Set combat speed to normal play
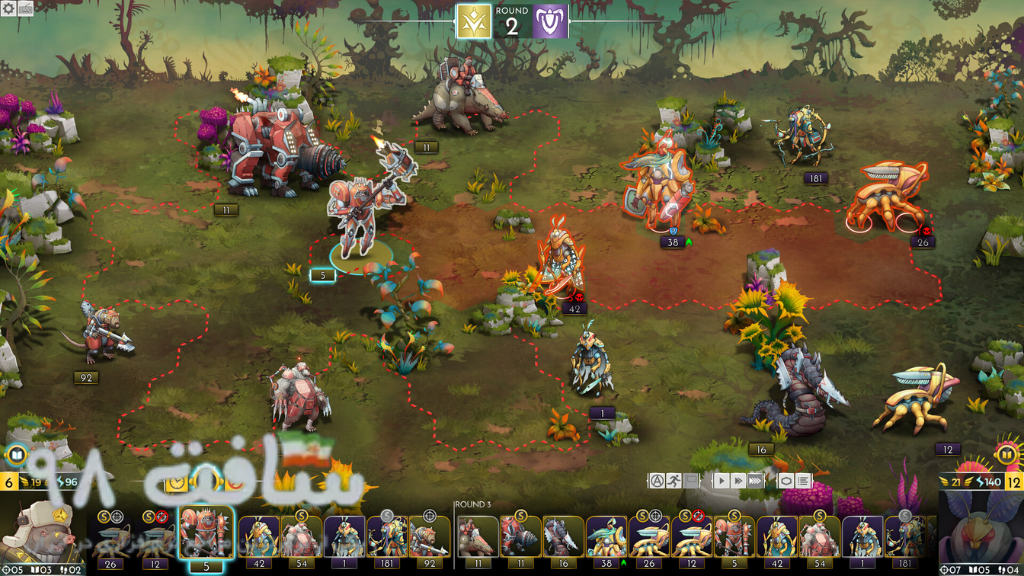The image size is (1024, 576). pyautogui.click(x=720, y=481)
